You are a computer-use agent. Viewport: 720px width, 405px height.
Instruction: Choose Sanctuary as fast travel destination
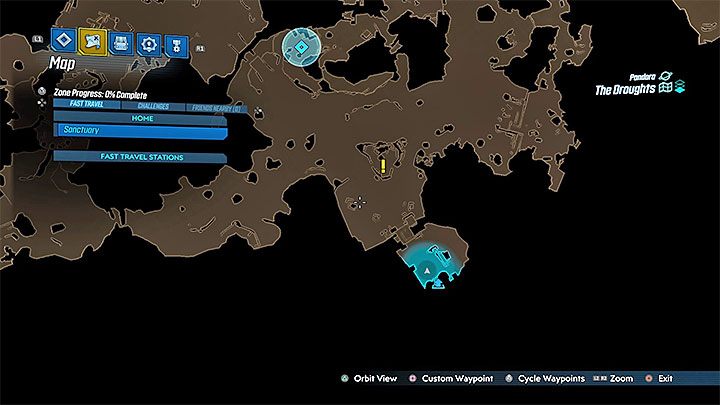tap(140, 130)
